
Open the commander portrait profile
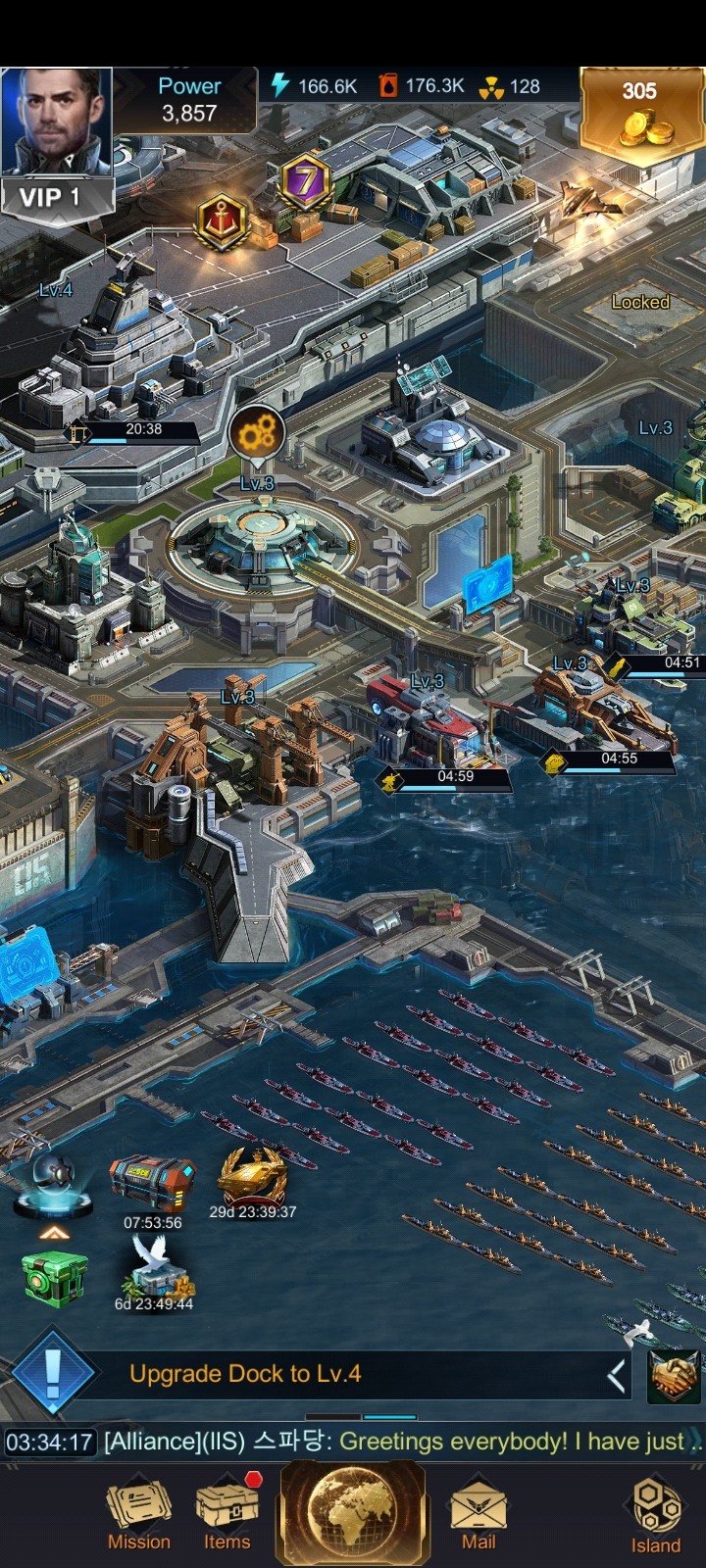56,122
